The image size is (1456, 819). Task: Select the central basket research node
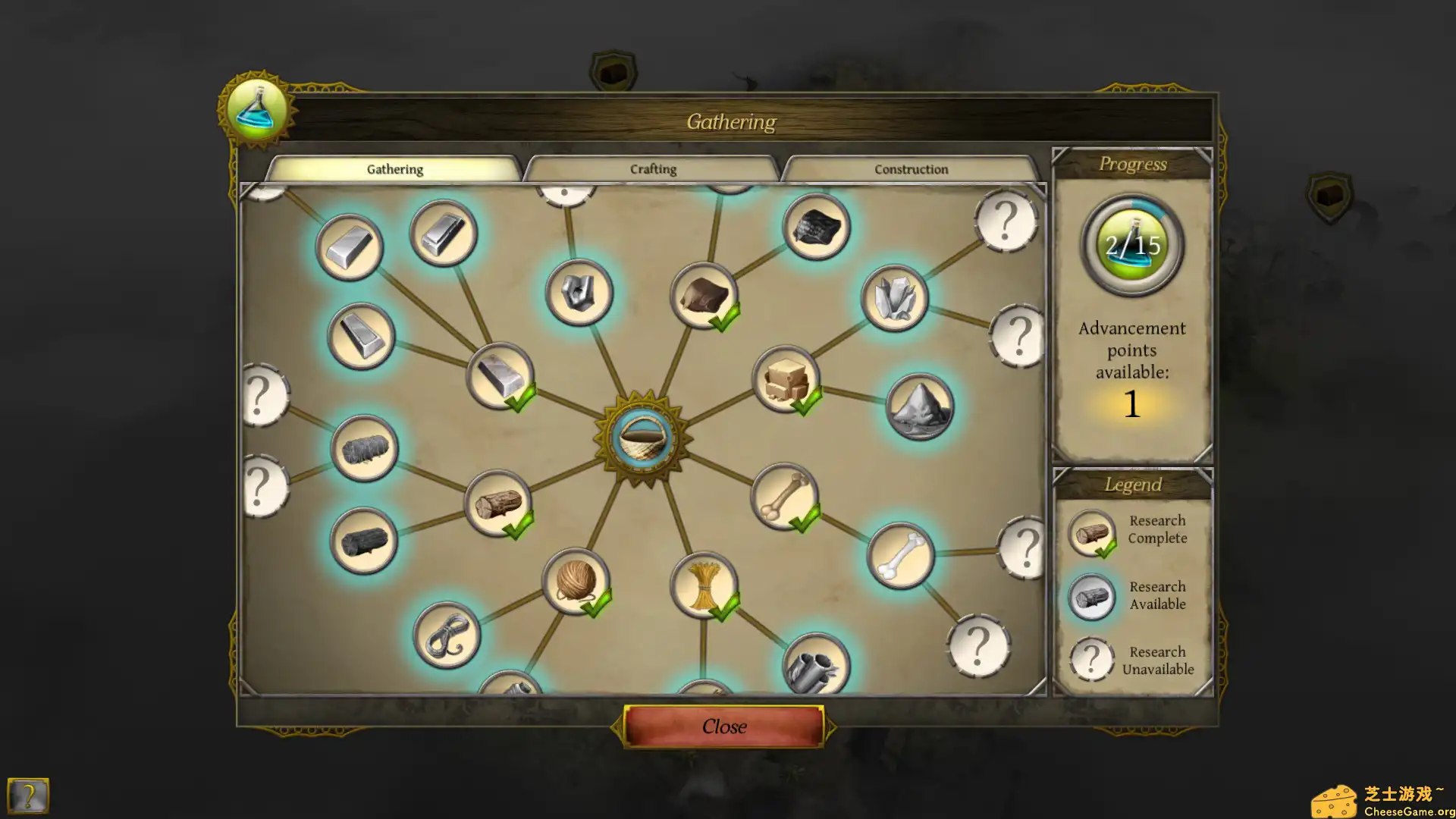point(642,438)
